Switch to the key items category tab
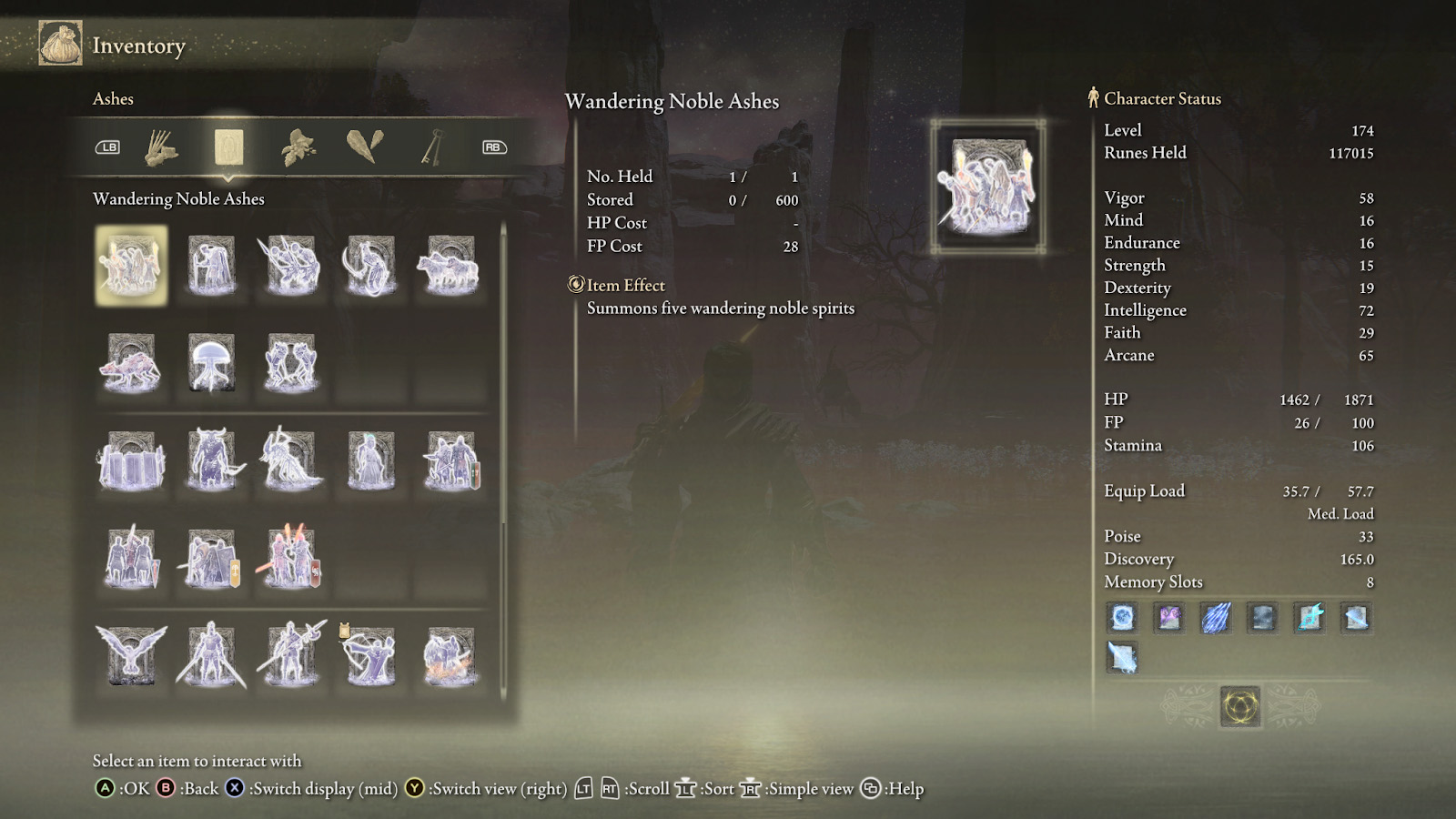The height and width of the screenshot is (819, 1456). pyautogui.click(x=432, y=147)
